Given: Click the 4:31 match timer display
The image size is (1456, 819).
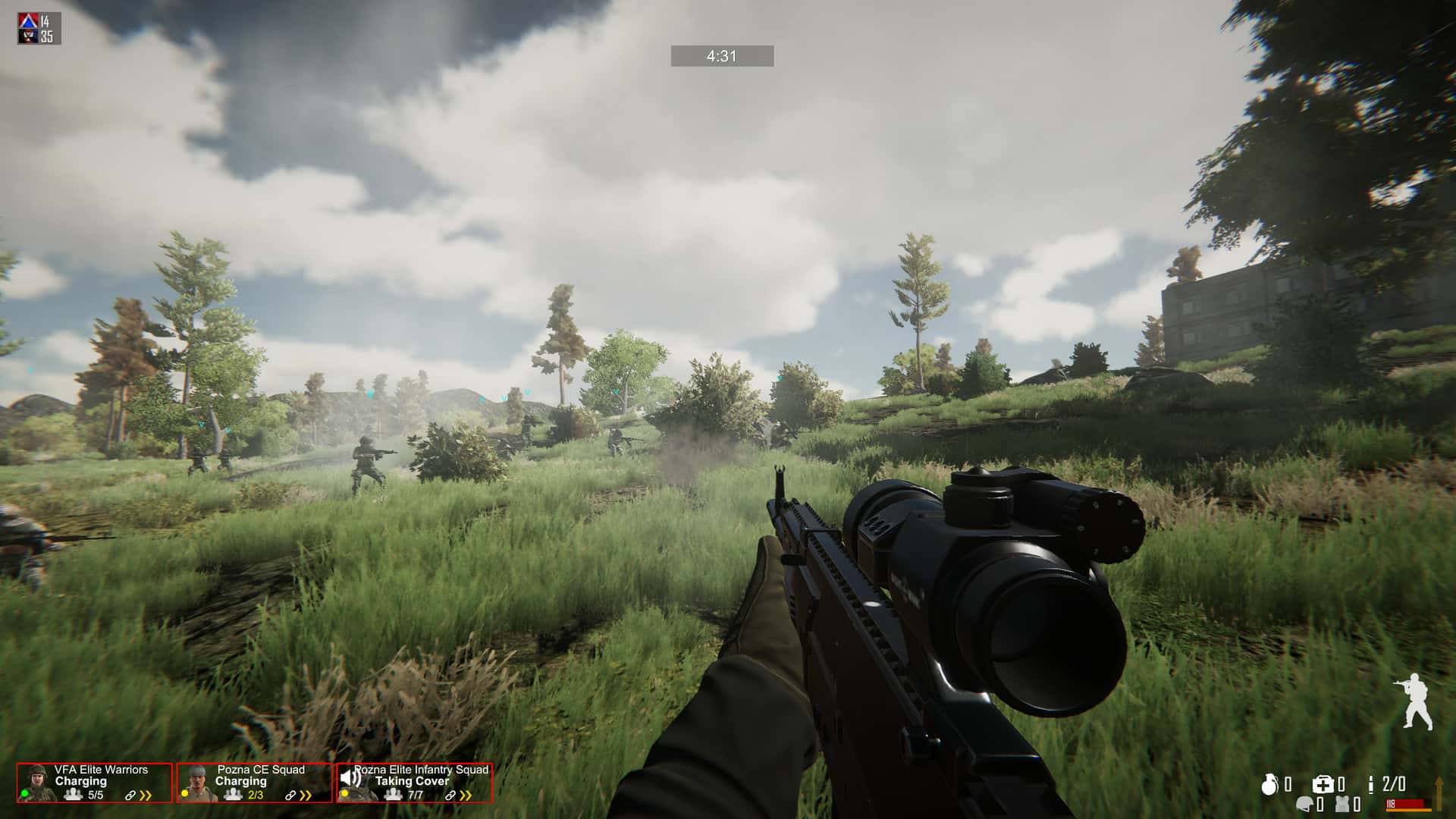Looking at the screenshot, I should [x=720, y=55].
